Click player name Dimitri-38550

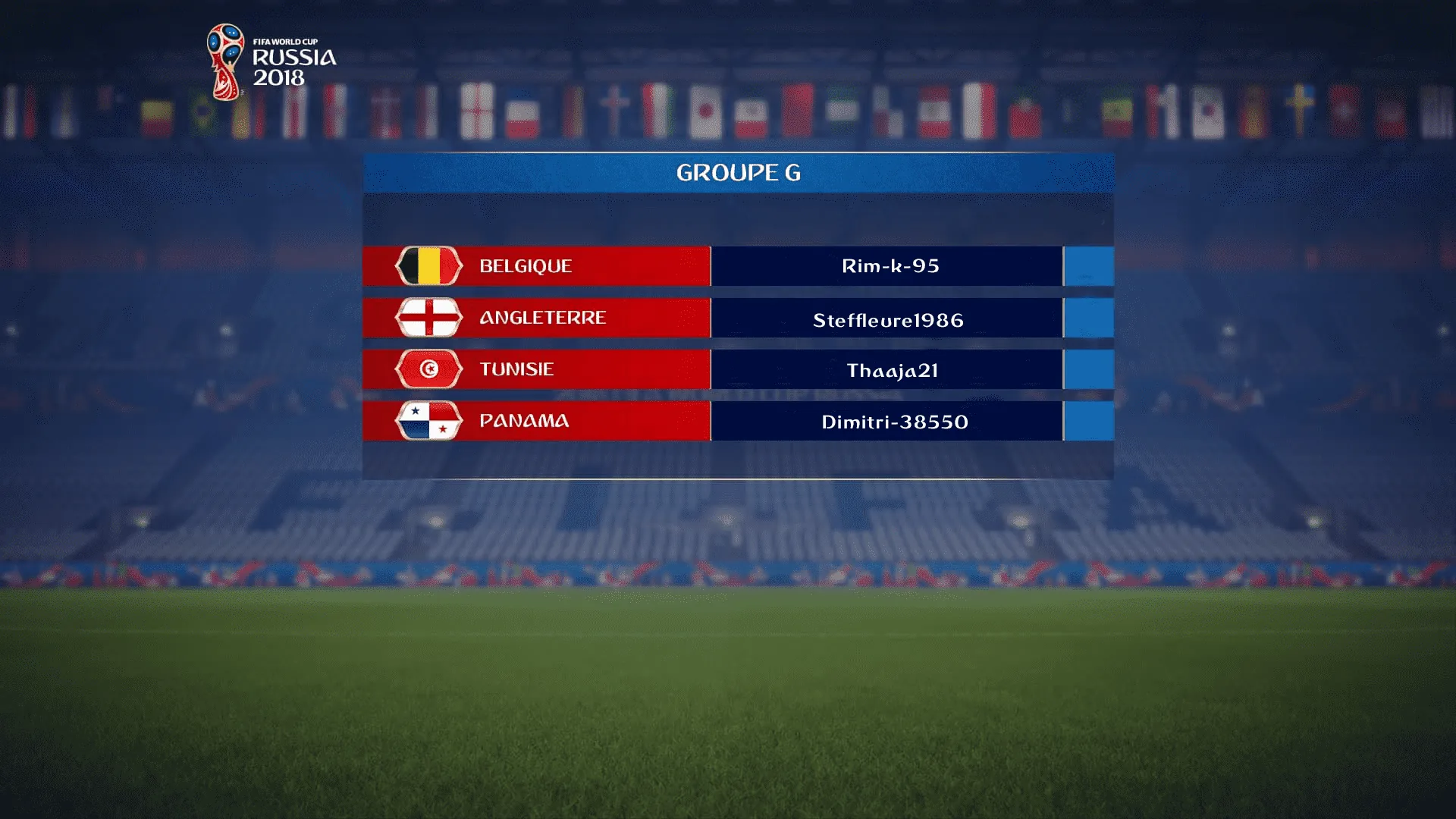pyautogui.click(x=894, y=422)
